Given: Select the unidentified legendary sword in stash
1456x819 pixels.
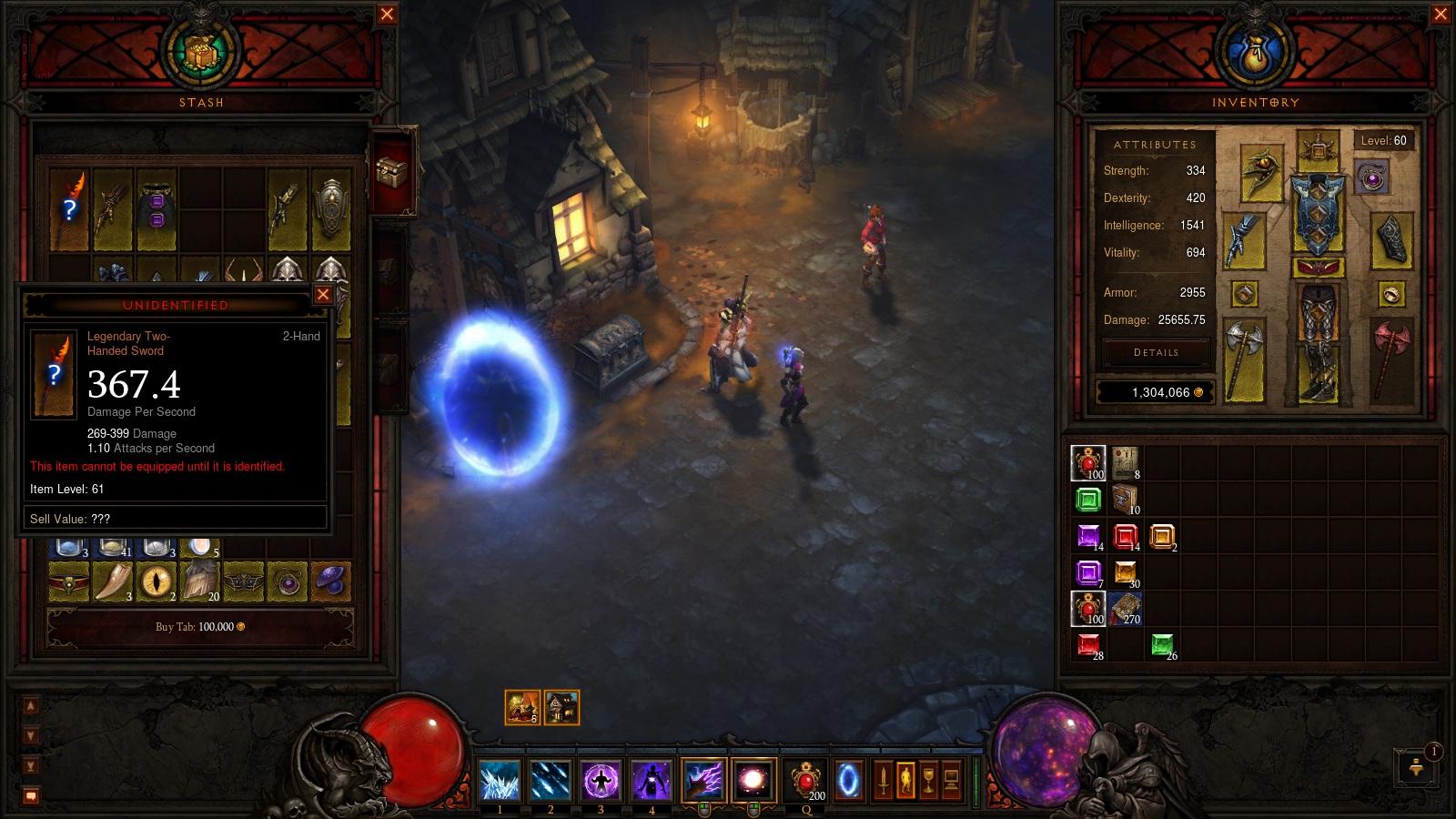Looking at the screenshot, I should tap(69, 209).
